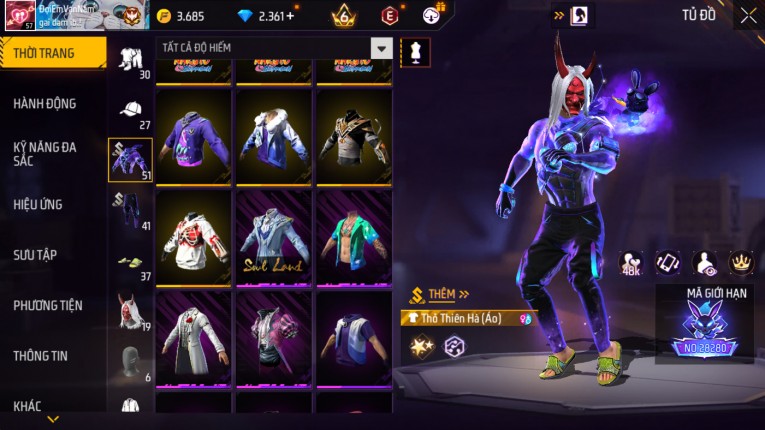Open the Hành Động tab
Viewport: 765px width, 430px height.
pos(45,104)
